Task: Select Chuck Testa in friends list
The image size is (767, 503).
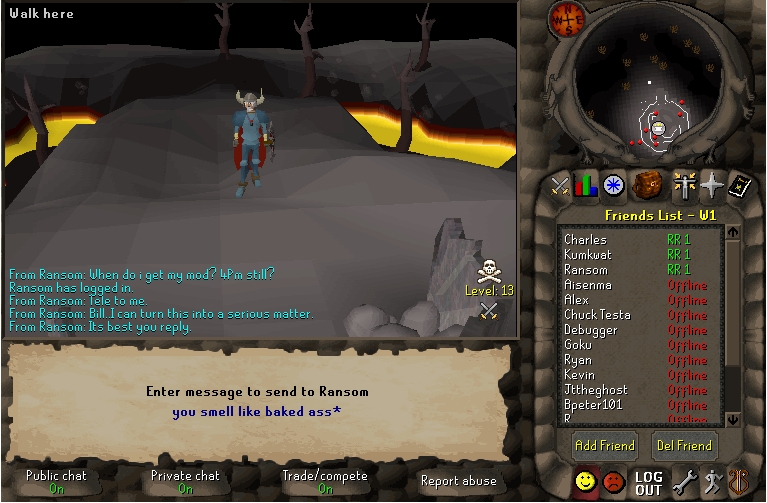Action: [x=597, y=315]
